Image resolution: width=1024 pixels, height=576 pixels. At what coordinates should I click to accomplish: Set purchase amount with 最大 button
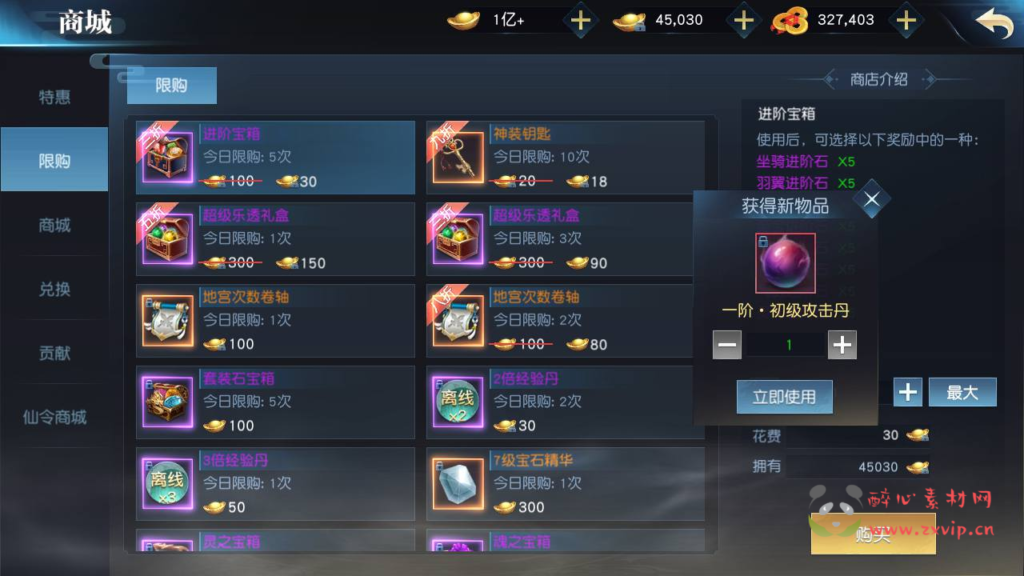coord(962,392)
